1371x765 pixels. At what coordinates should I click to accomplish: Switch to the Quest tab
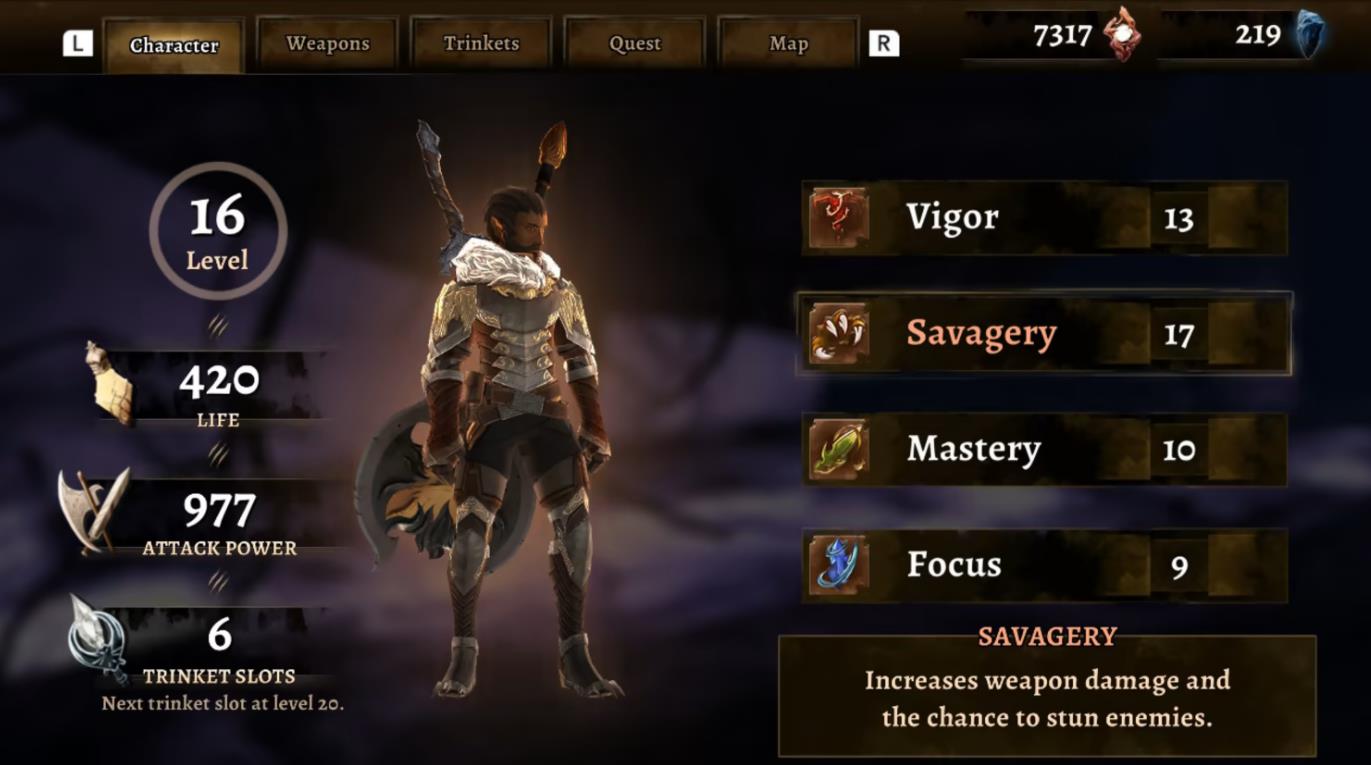(x=633, y=43)
